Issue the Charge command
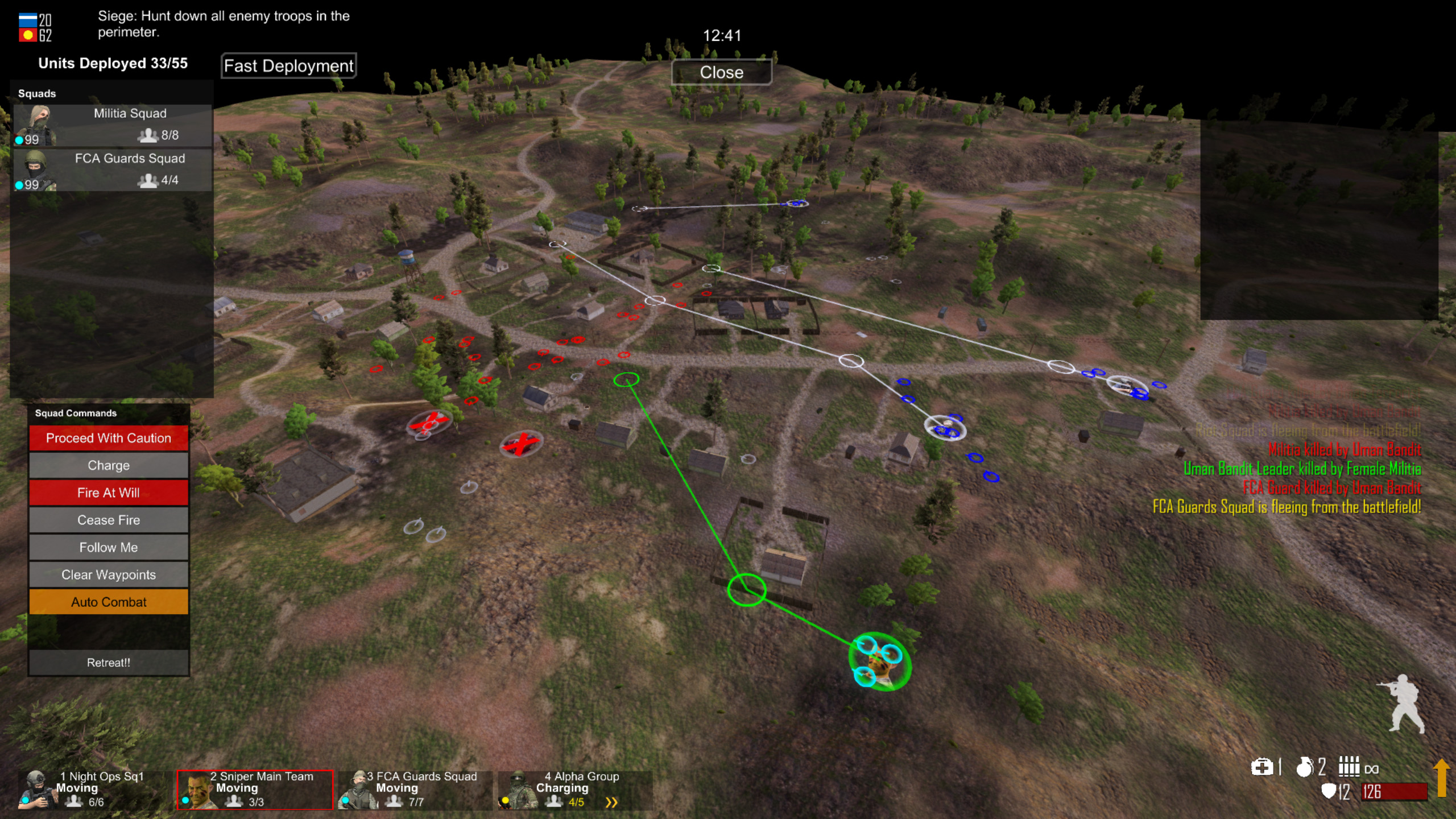The width and height of the screenshot is (1456, 819). pos(109,465)
